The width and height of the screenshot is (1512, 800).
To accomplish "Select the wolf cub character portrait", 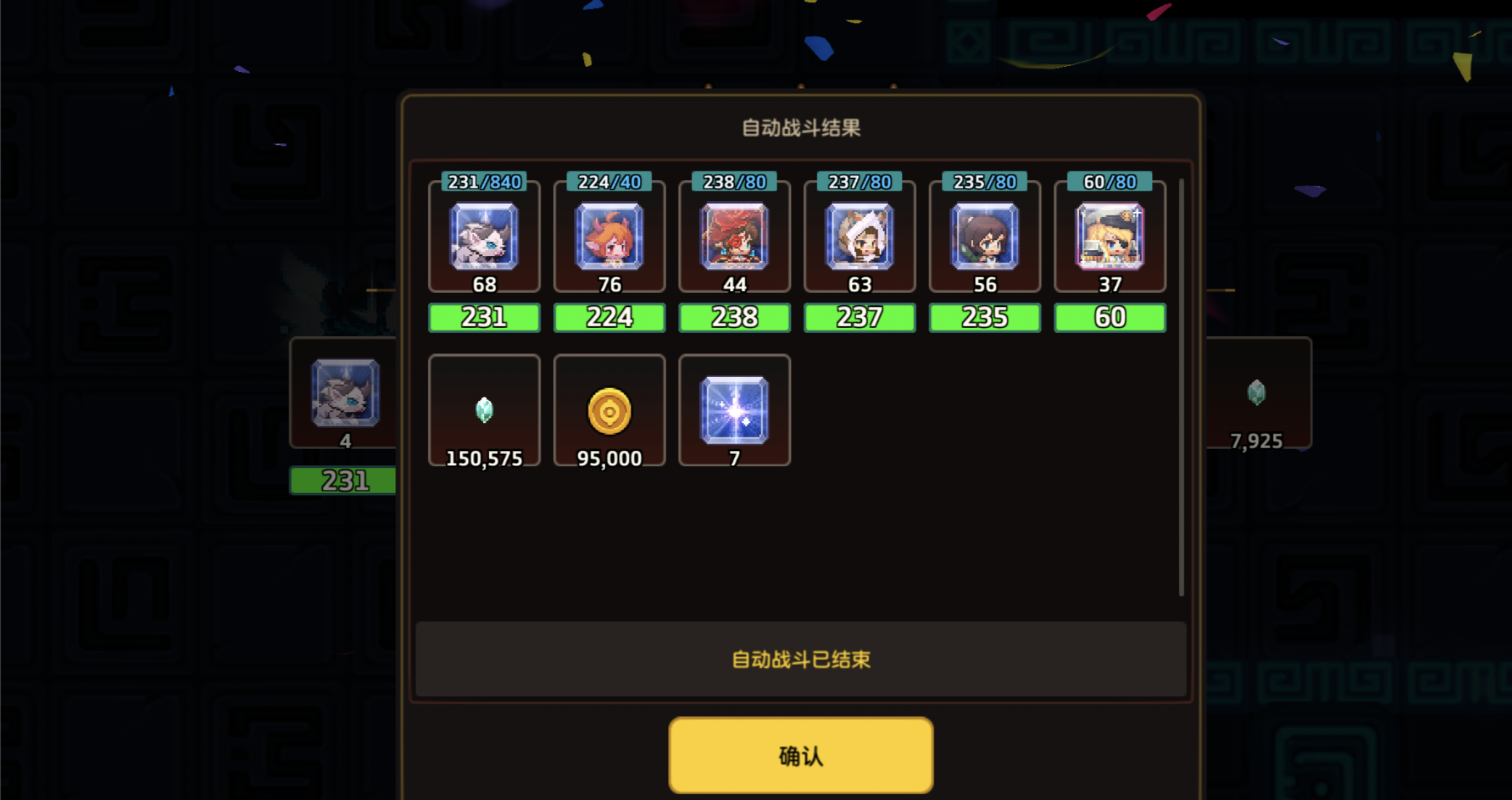I will pos(484,239).
